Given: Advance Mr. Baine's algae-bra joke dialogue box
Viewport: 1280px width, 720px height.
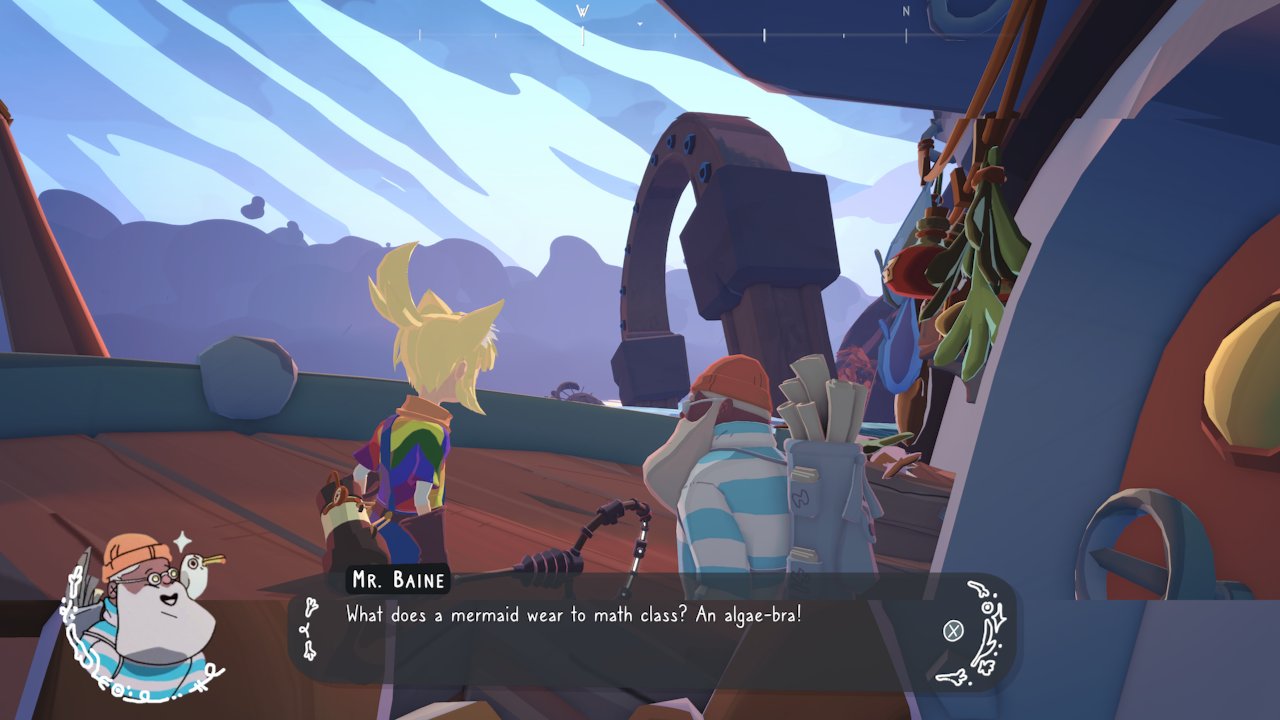Looking at the screenshot, I should [x=954, y=630].
